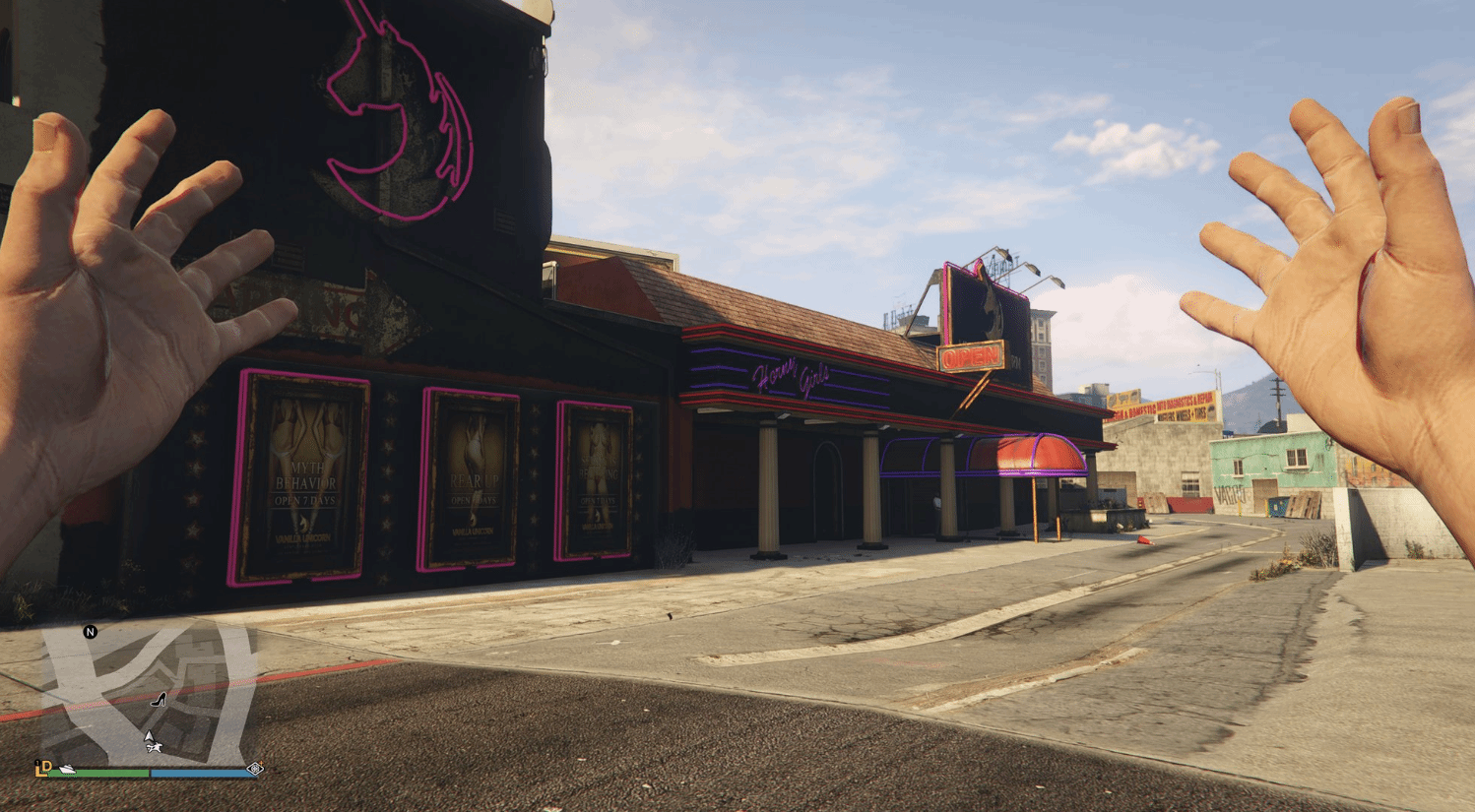Select the player arrow on the minimap
This screenshot has height=812, width=1475.
149,736
